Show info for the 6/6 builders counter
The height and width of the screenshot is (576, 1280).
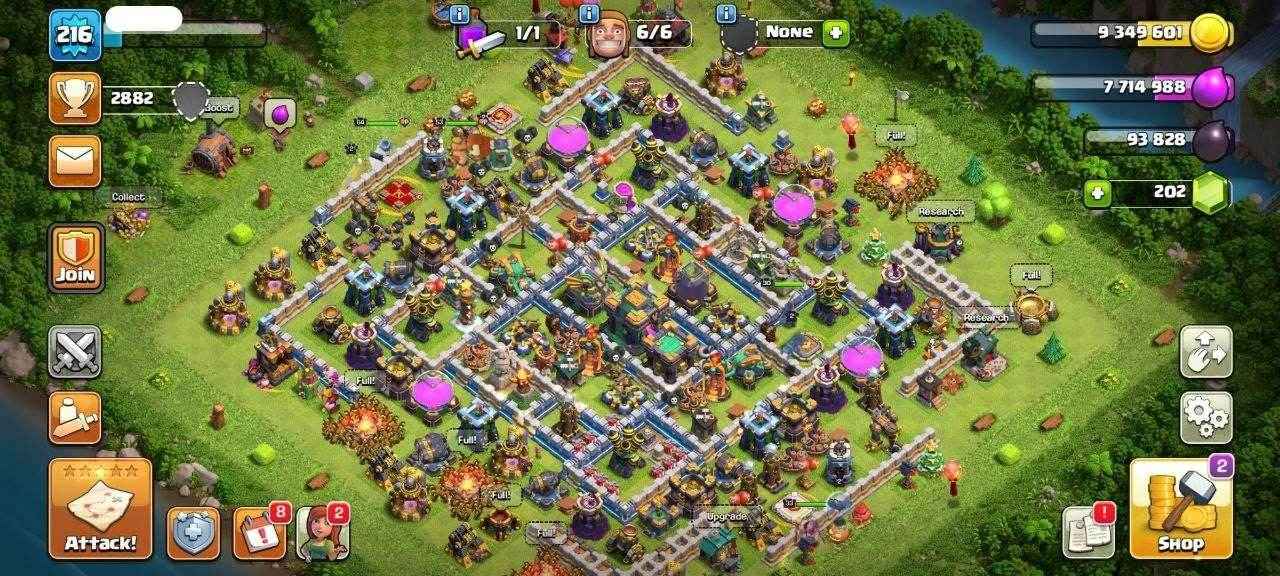tap(591, 14)
